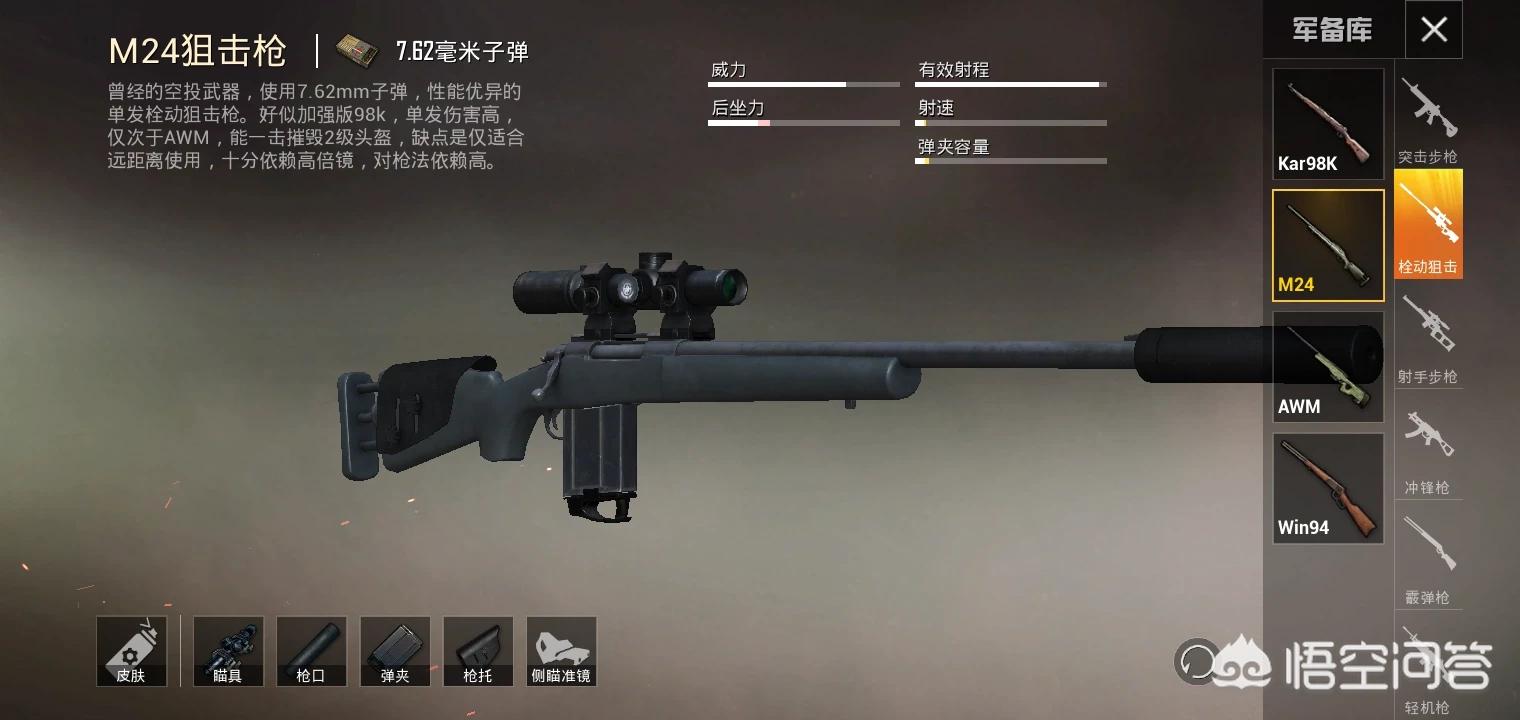Open the 栓动狙击 bolt-action sniper category
1520x720 pixels.
1428,225
